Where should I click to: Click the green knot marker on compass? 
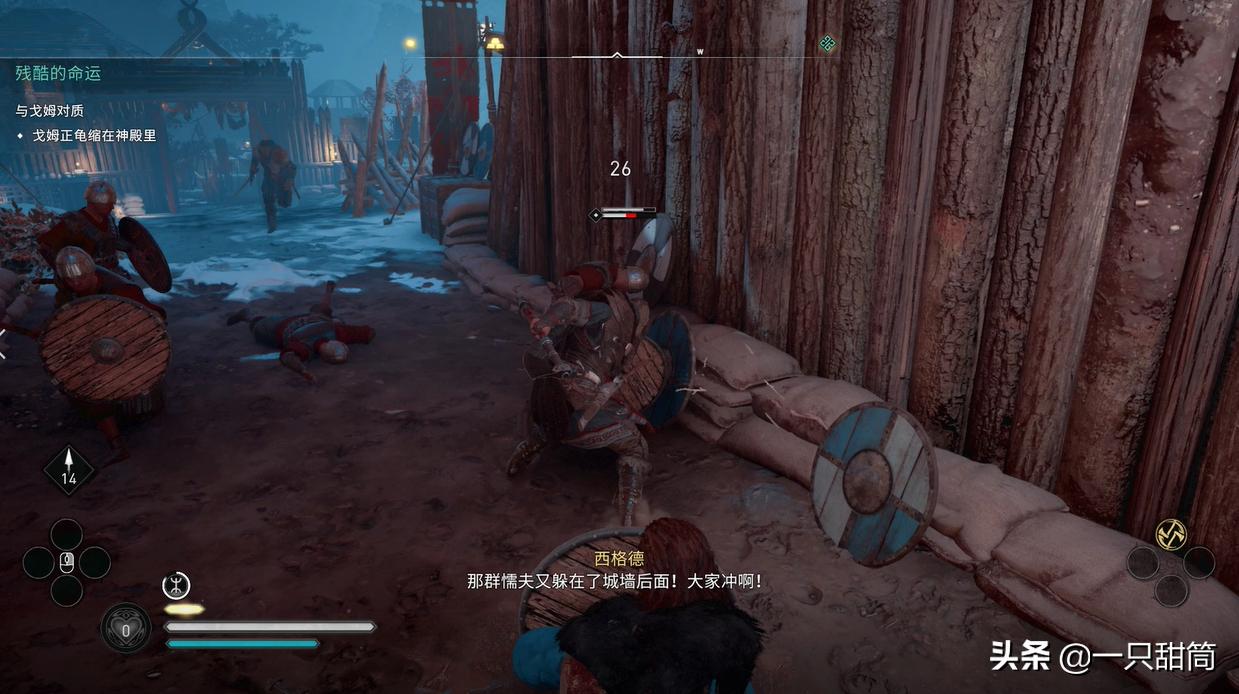827,43
